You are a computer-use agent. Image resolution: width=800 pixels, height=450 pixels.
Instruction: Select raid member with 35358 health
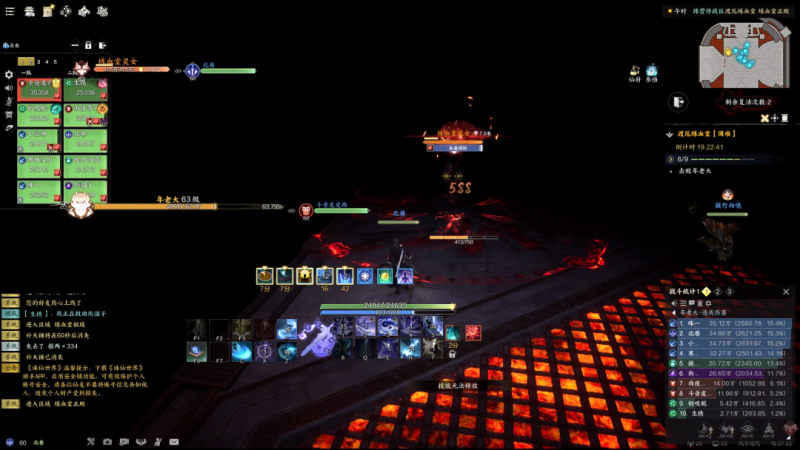(x=40, y=90)
